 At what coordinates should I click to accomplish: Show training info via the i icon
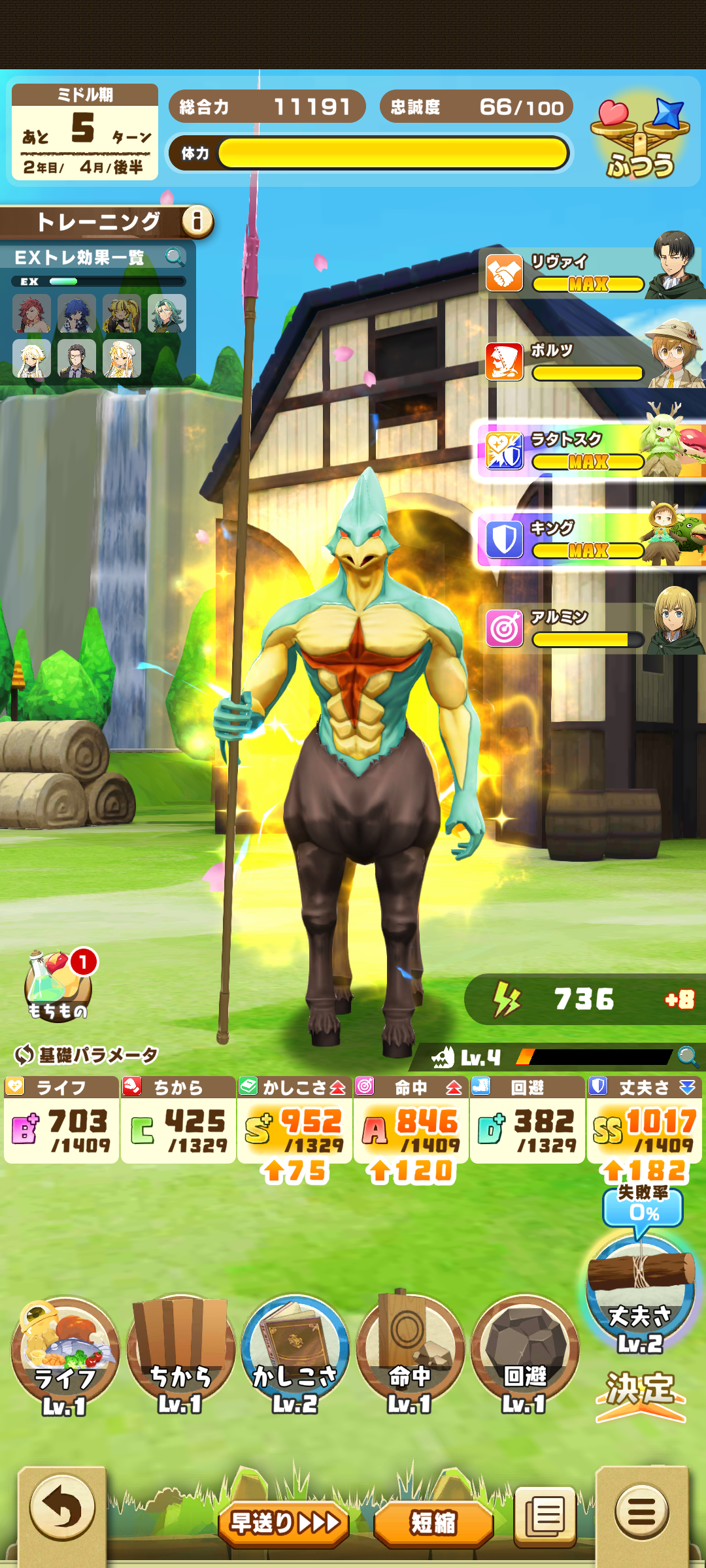point(197,221)
